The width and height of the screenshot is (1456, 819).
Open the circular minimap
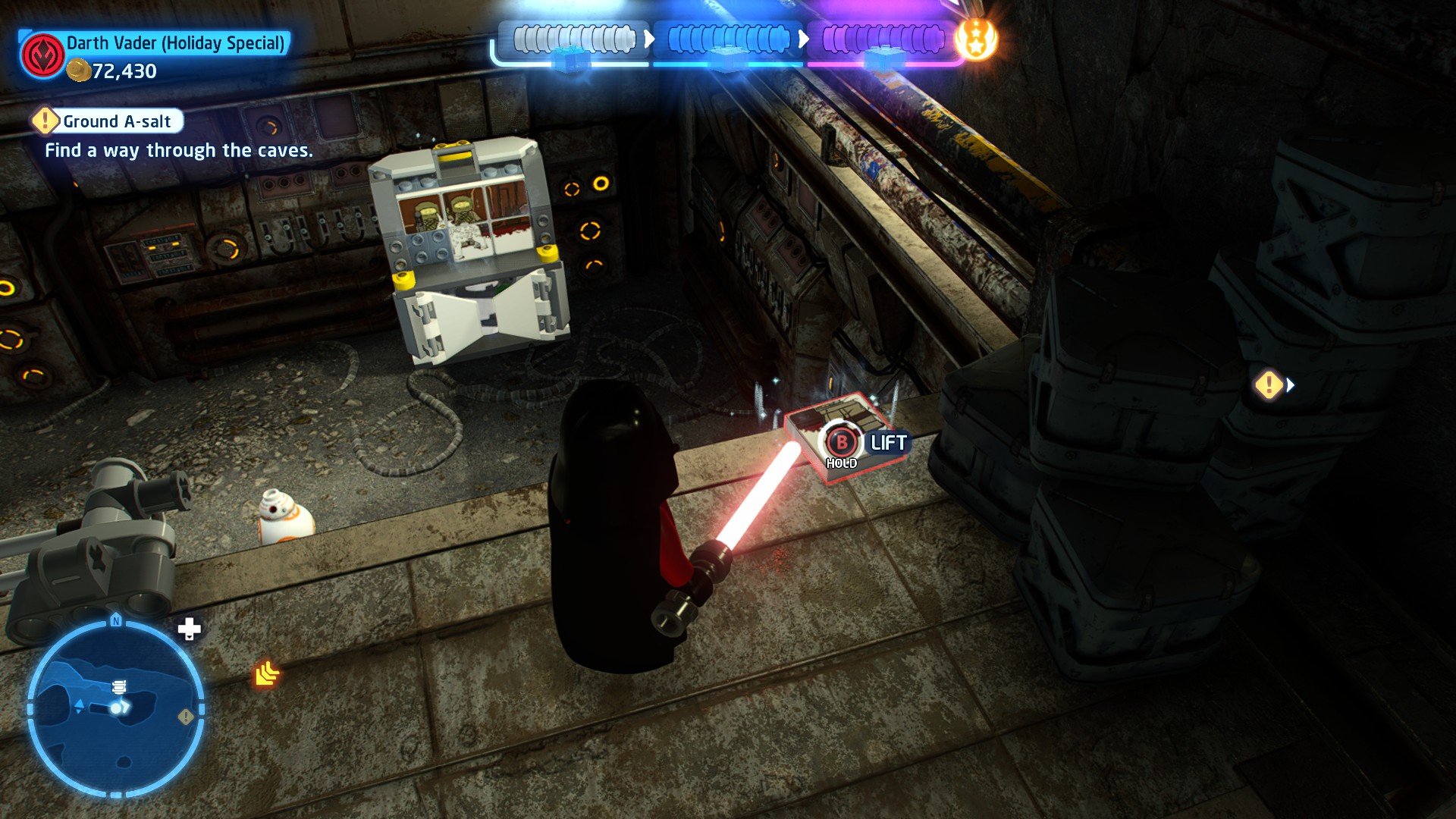coord(115,708)
